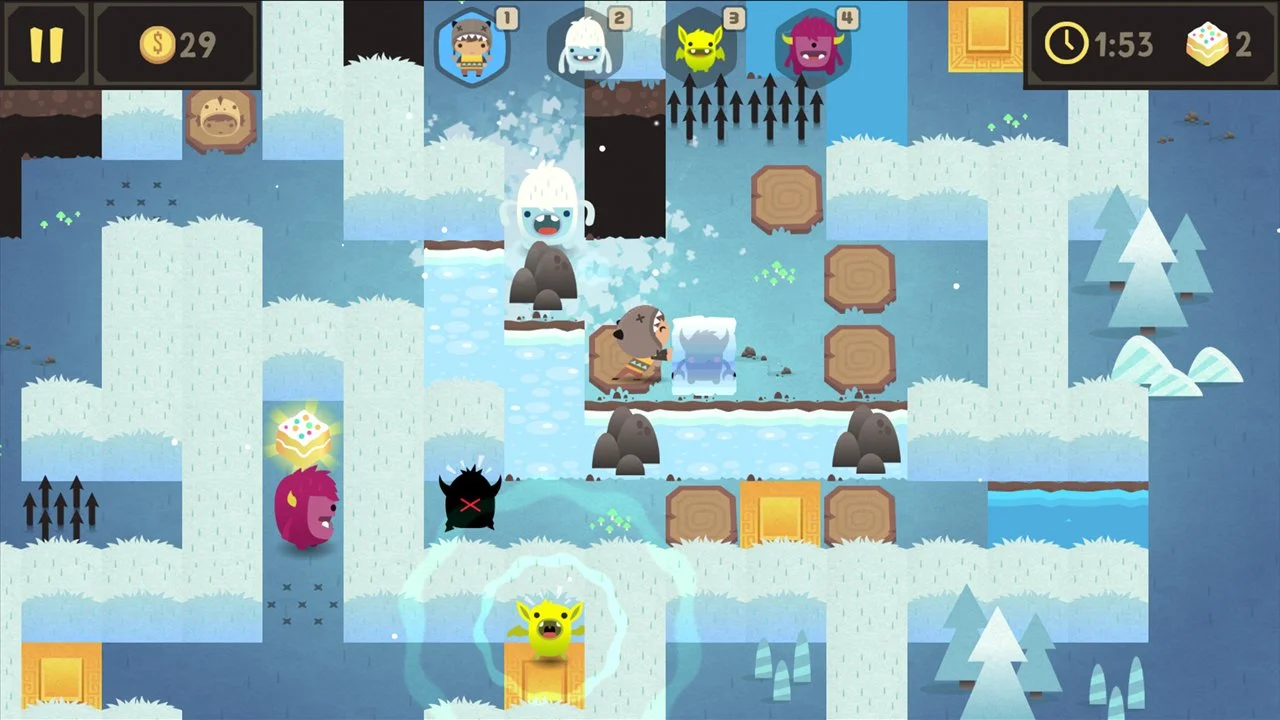Viewport: 1280px width, 720px height.
Task: Click the black spiky monster with X eyes
Action: 470,500
